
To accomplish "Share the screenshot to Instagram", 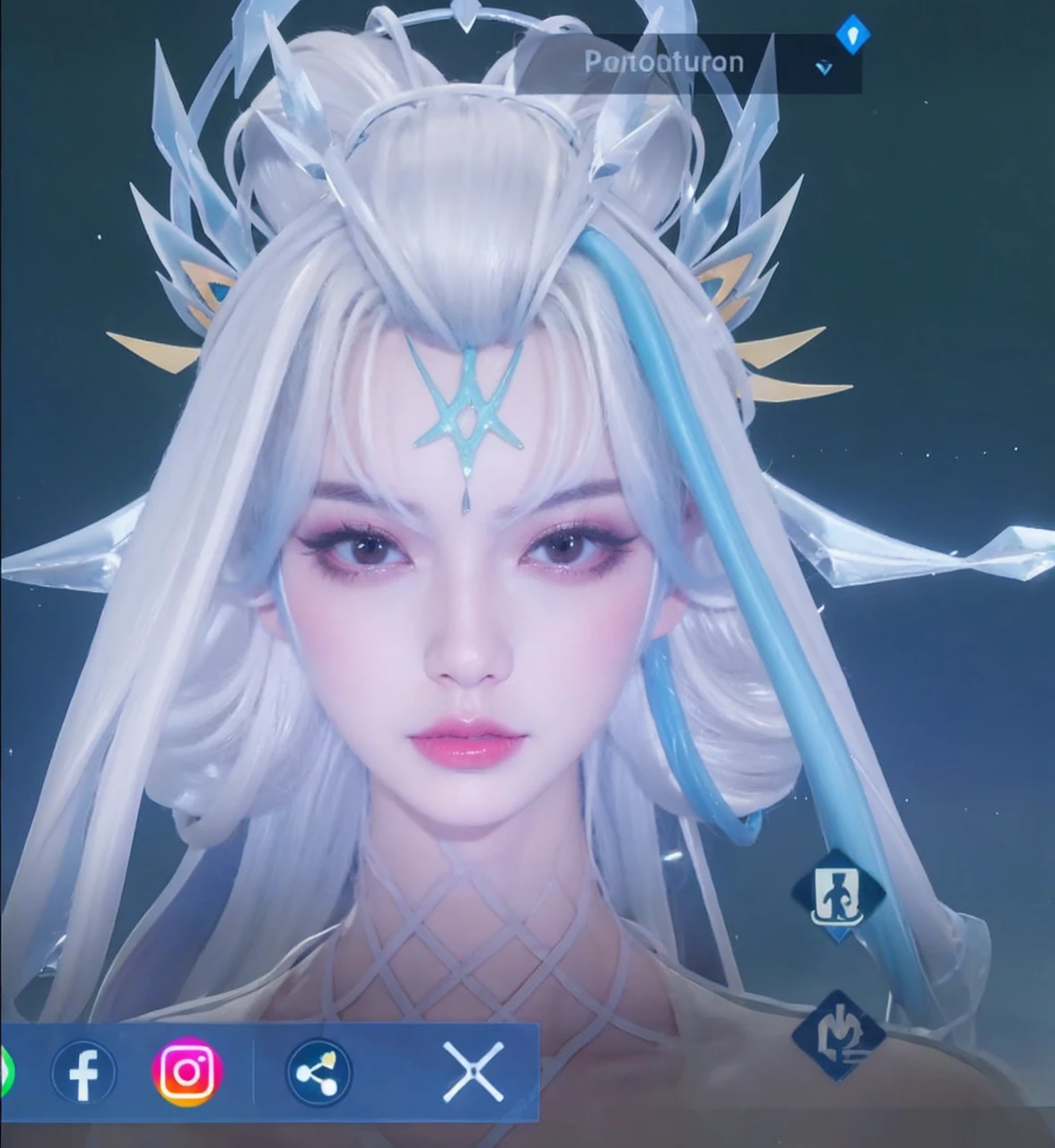I will 187,1070.
